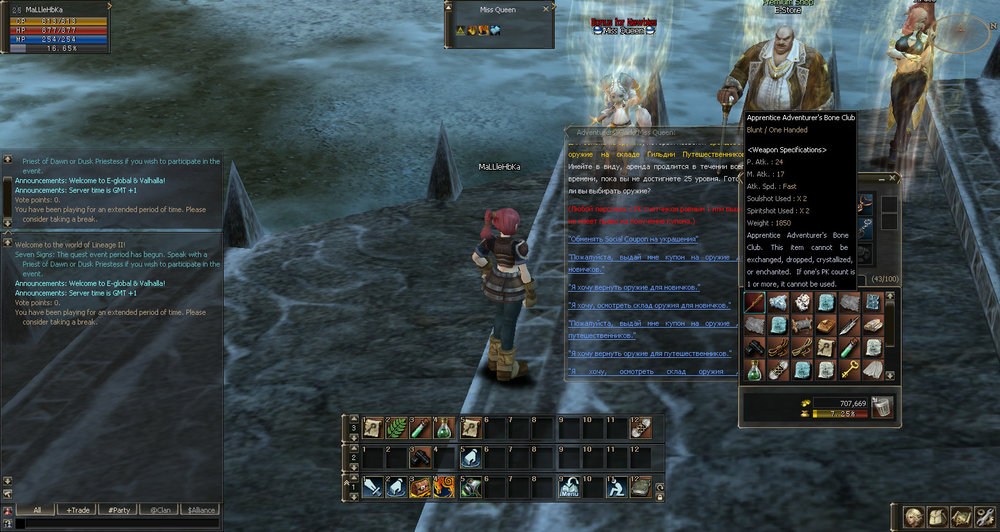Close the inventory window
Viewport: 1000px width, 532px height.
coord(894,179)
